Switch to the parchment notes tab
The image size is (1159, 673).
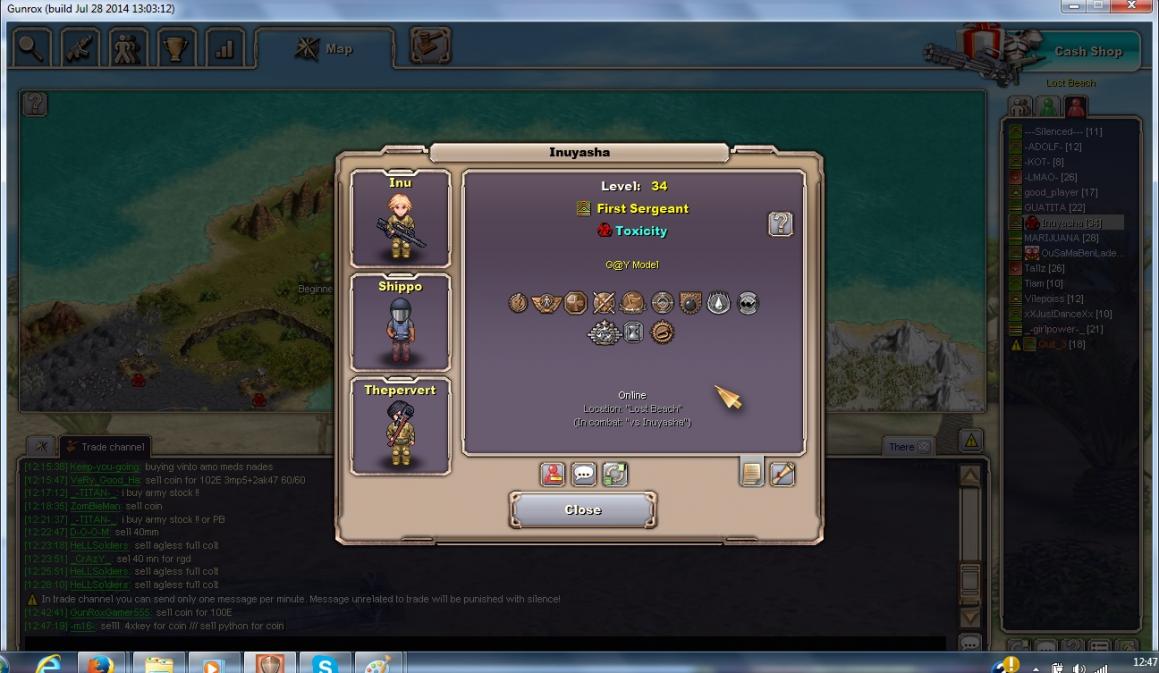[x=751, y=473]
